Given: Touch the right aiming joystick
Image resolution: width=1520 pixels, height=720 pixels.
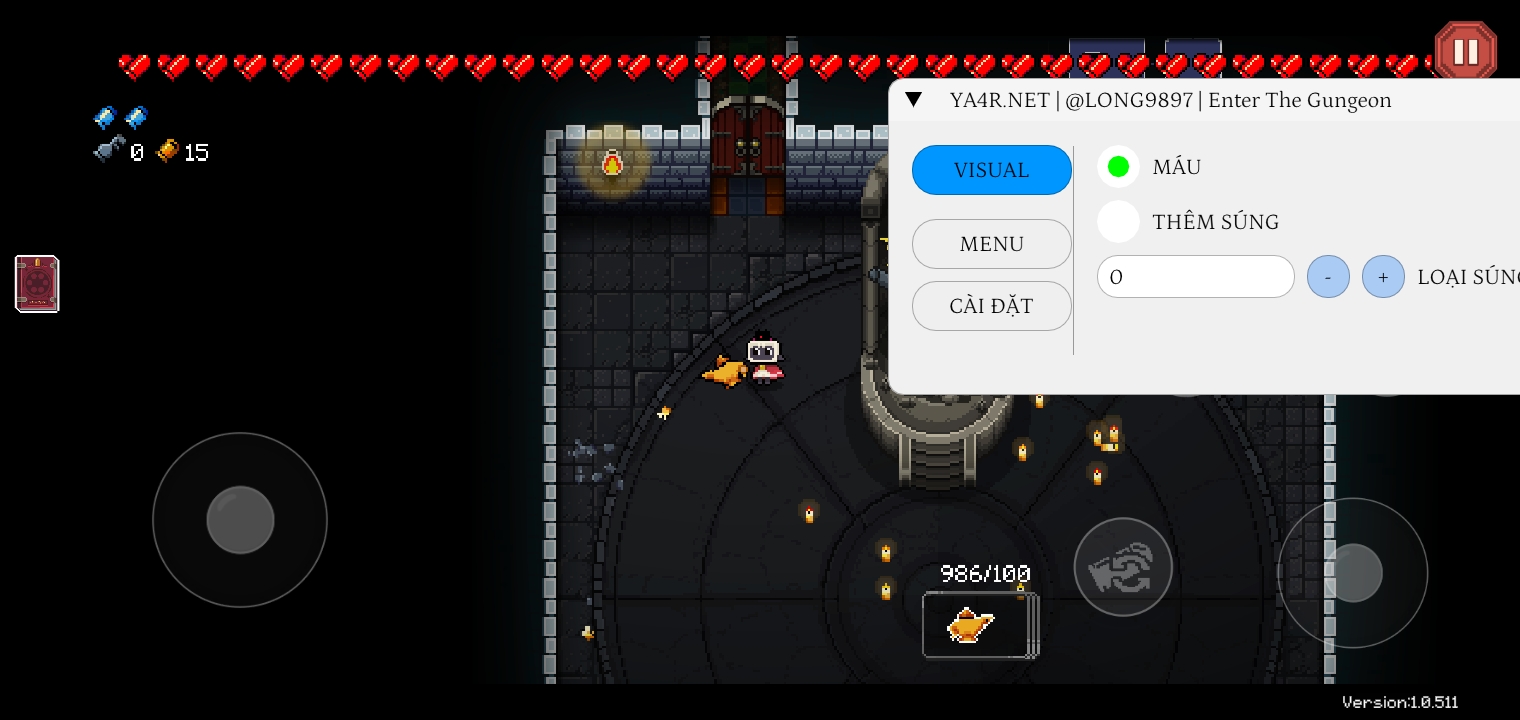Looking at the screenshot, I should coord(1352,573).
